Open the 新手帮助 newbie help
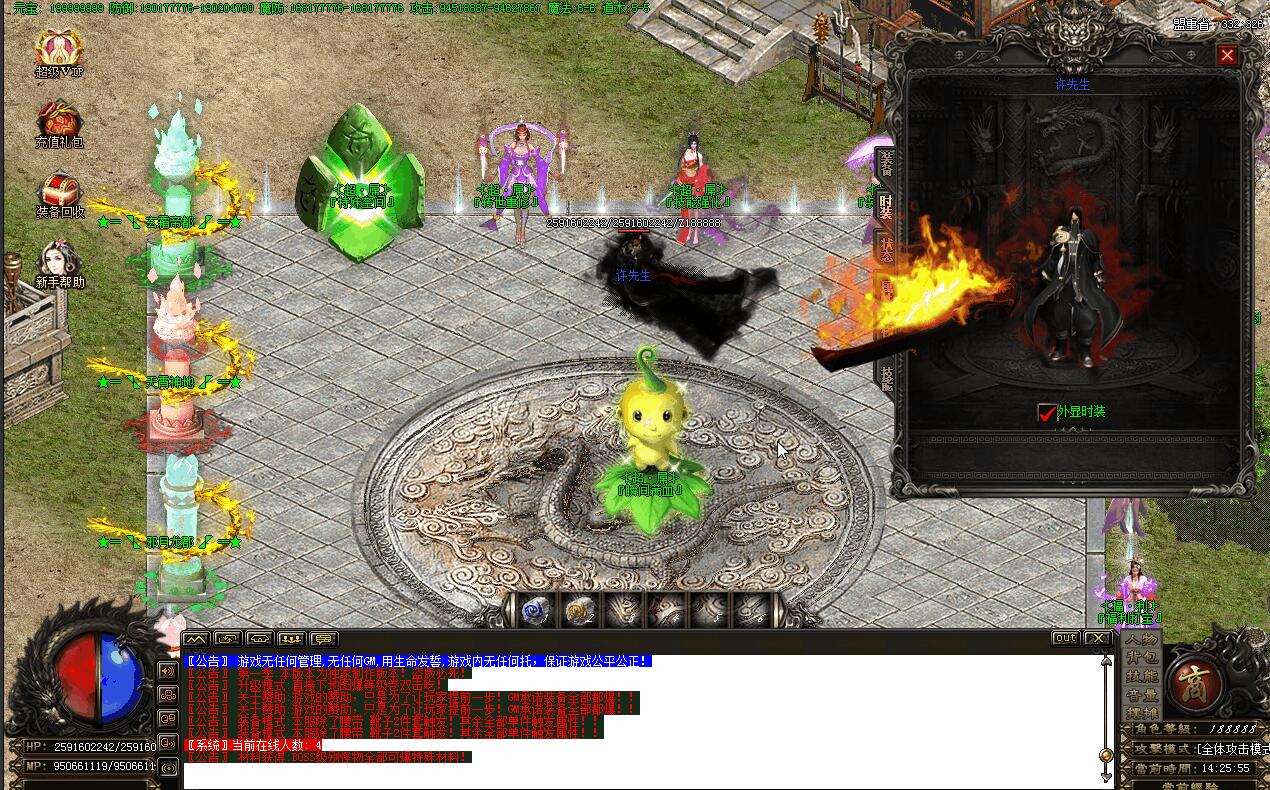The width and height of the screenshot is (1270, 790). coord(59,262)
